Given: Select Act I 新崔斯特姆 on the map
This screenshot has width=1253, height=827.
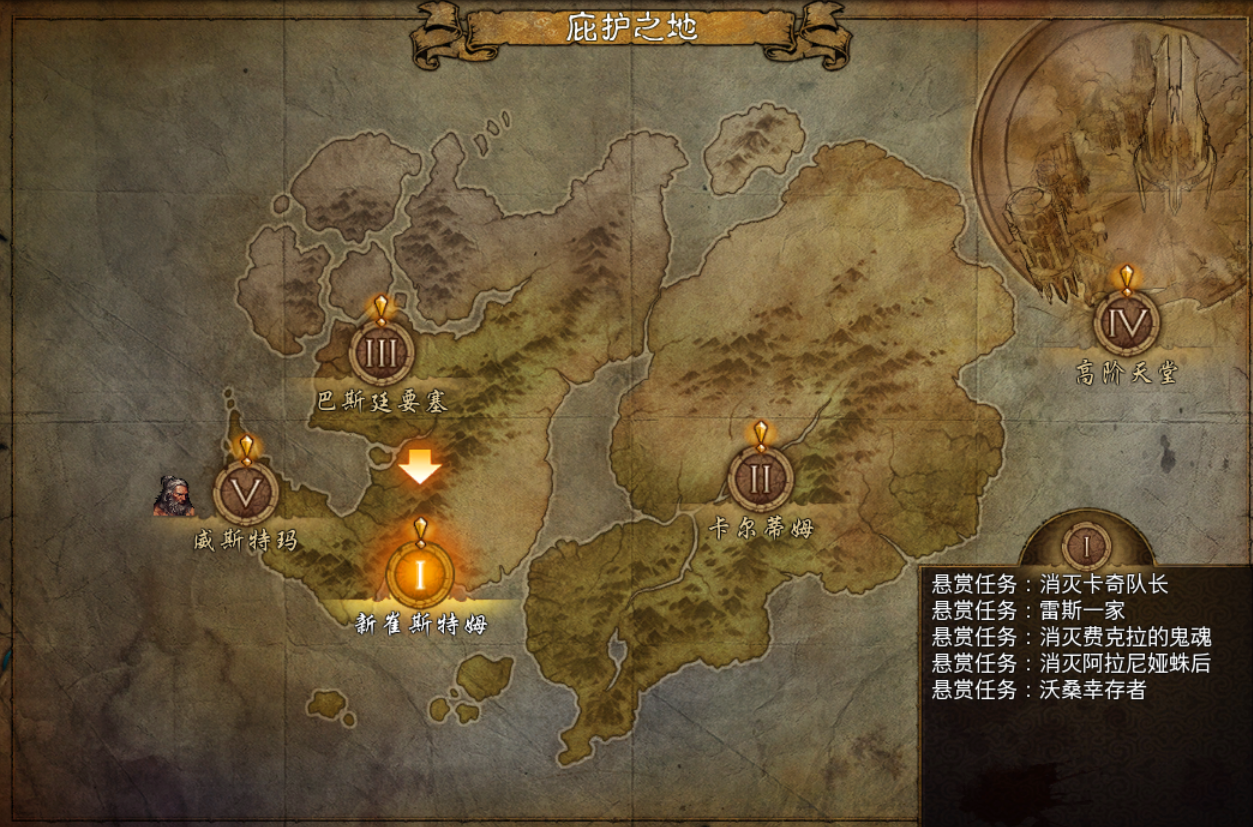Looking at the screenshot, I should click(421, 574).
